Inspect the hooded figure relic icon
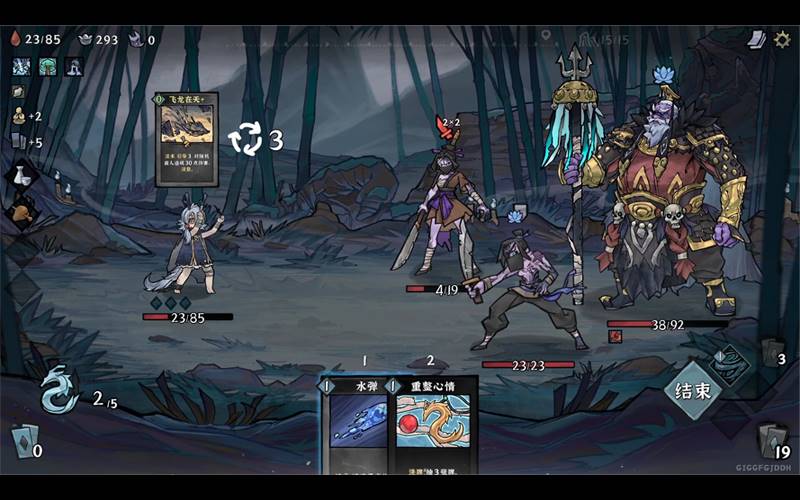 pos(74,67)
